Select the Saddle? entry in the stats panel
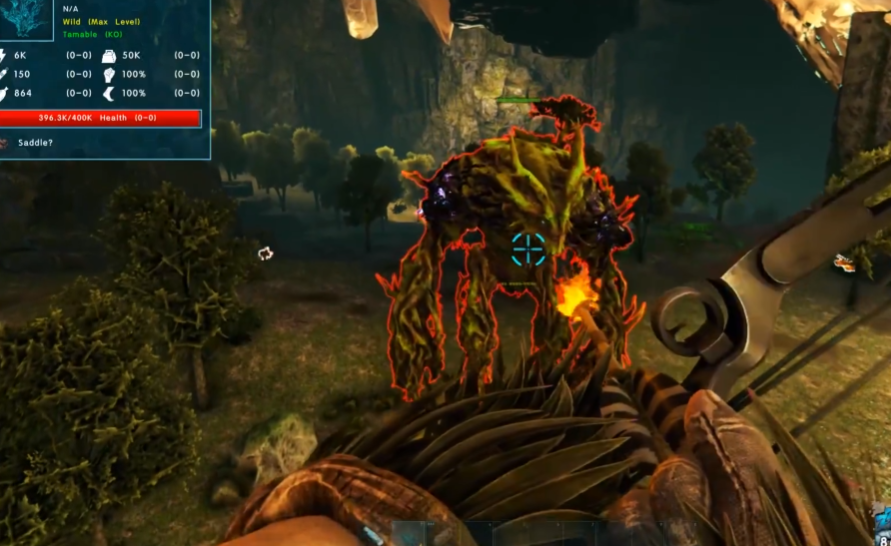This screenshot has width=891, height=546. click(36, 143)
